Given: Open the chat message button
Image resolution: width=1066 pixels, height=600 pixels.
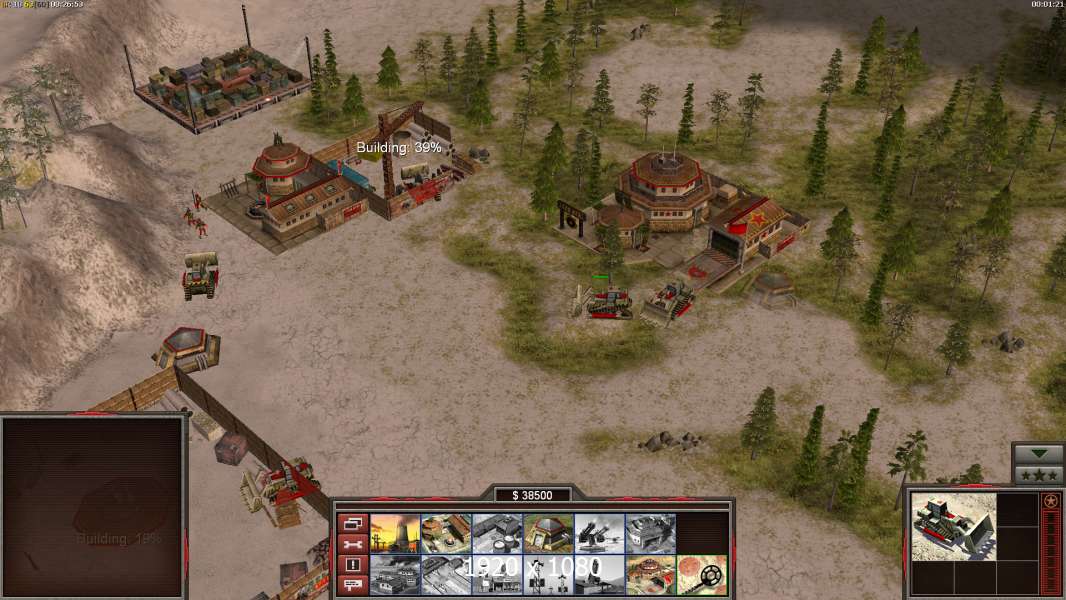Looking at the screenshot, I should tap(352, 585).
